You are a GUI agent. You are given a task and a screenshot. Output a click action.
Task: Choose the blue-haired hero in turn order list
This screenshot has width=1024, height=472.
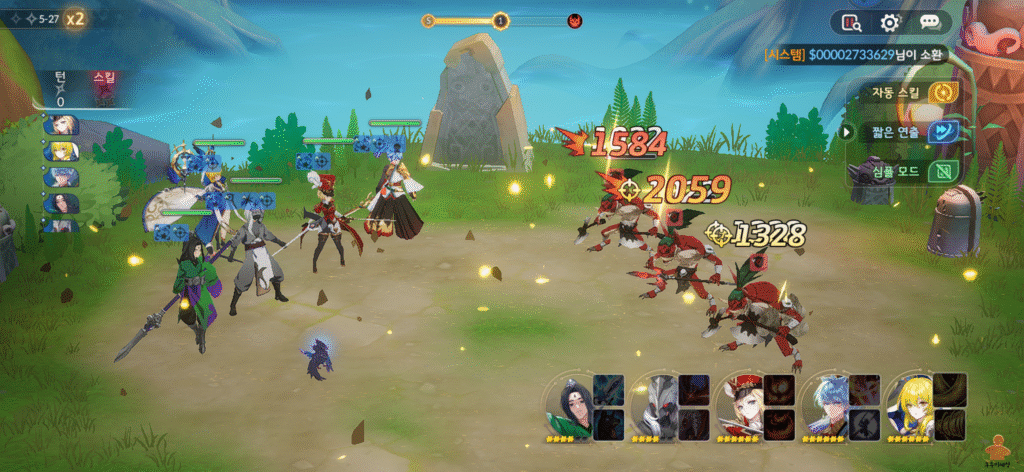pyautogui.click(x=61, y=177)
